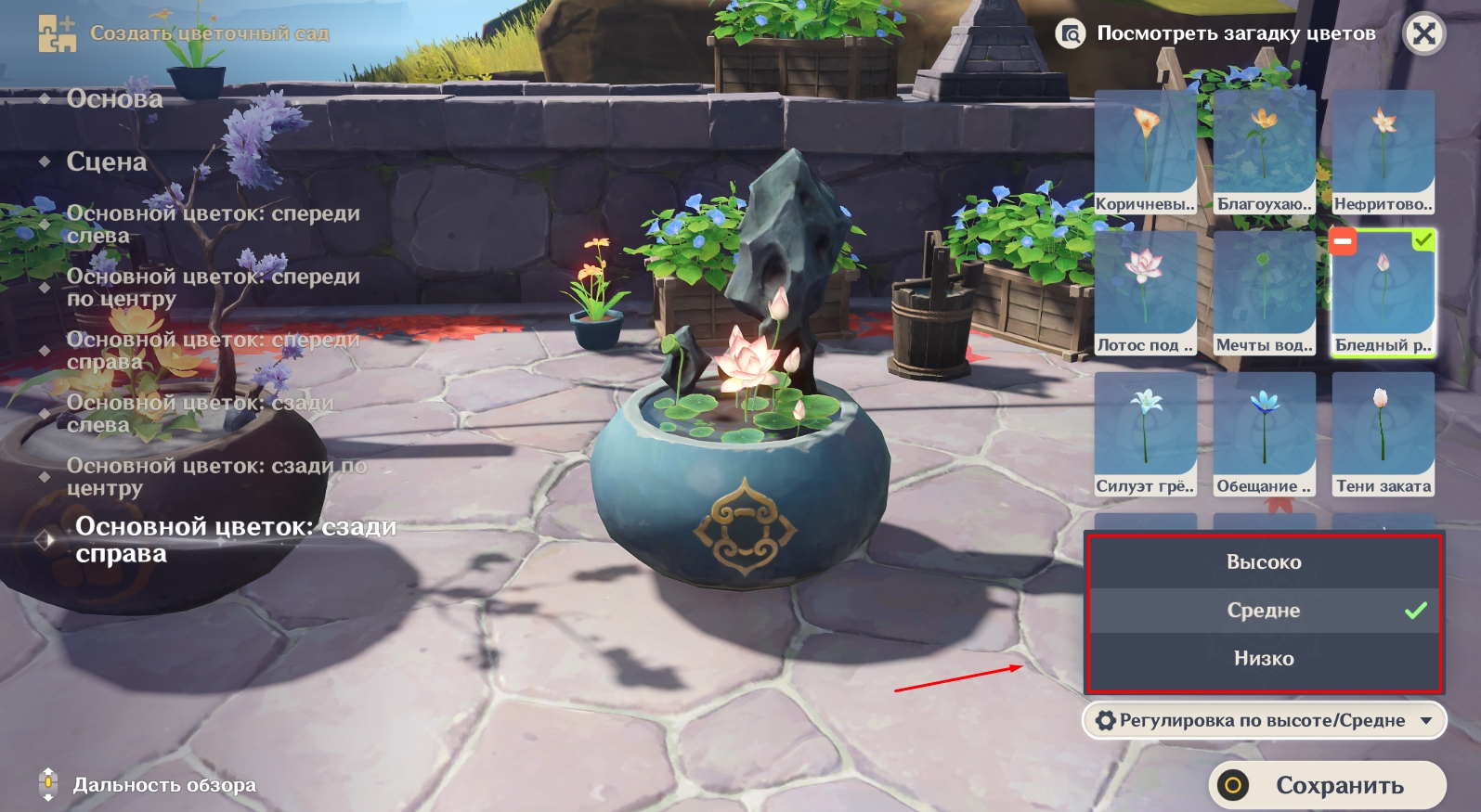Open "Посмотреть загадку цветов" hint

coord(1217,34)
